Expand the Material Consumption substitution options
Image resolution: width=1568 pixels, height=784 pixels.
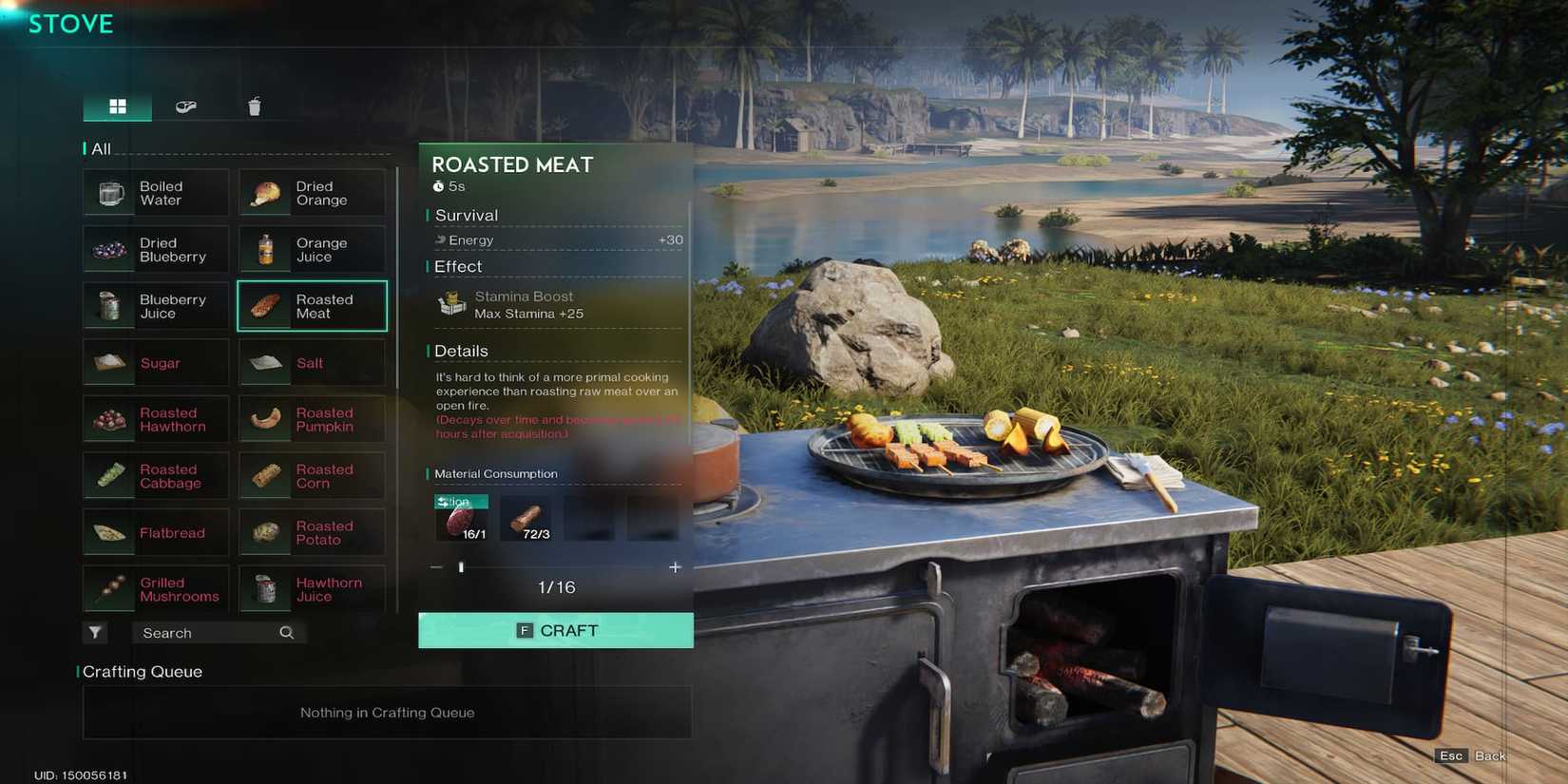(460, 501)
